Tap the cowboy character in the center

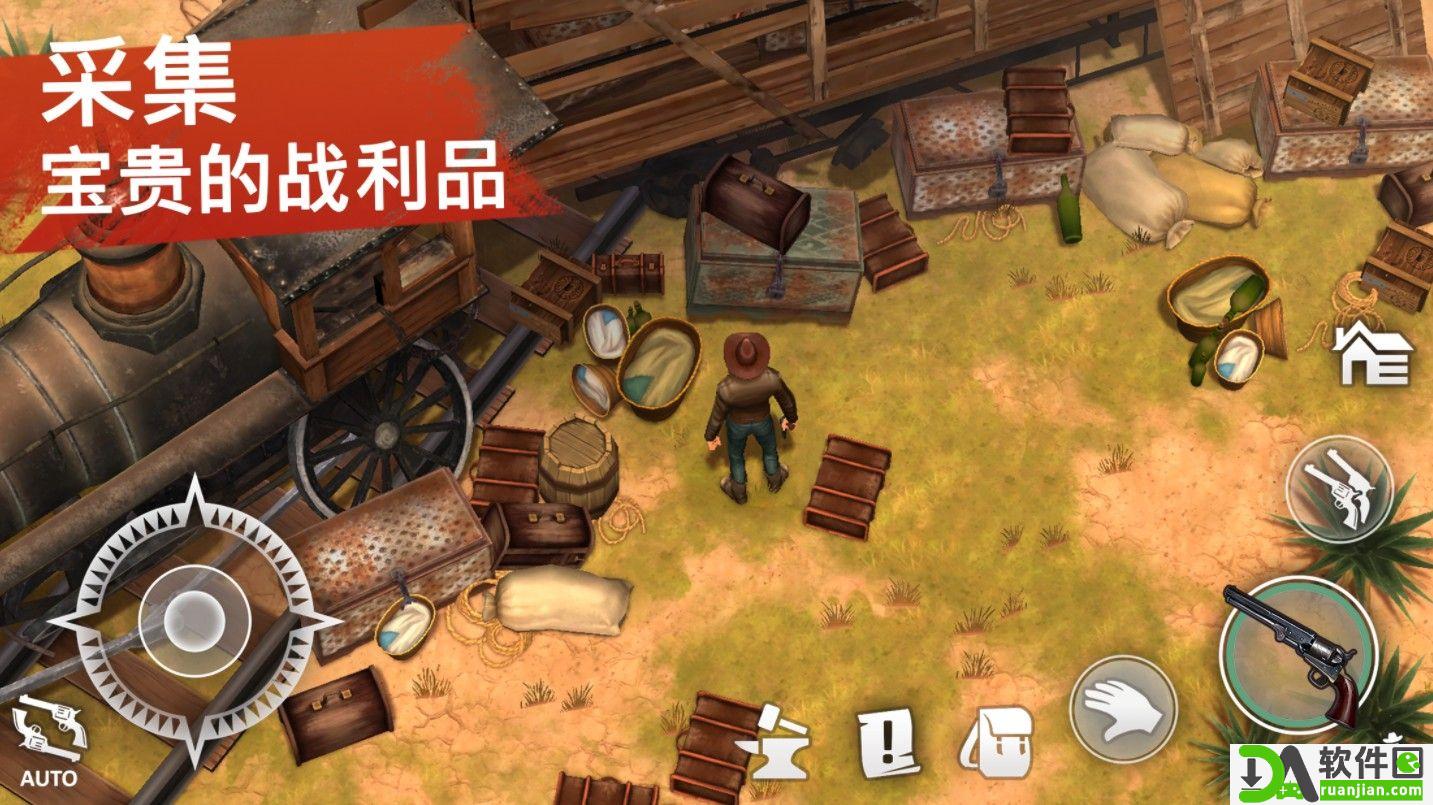click(x=745, y=410)
